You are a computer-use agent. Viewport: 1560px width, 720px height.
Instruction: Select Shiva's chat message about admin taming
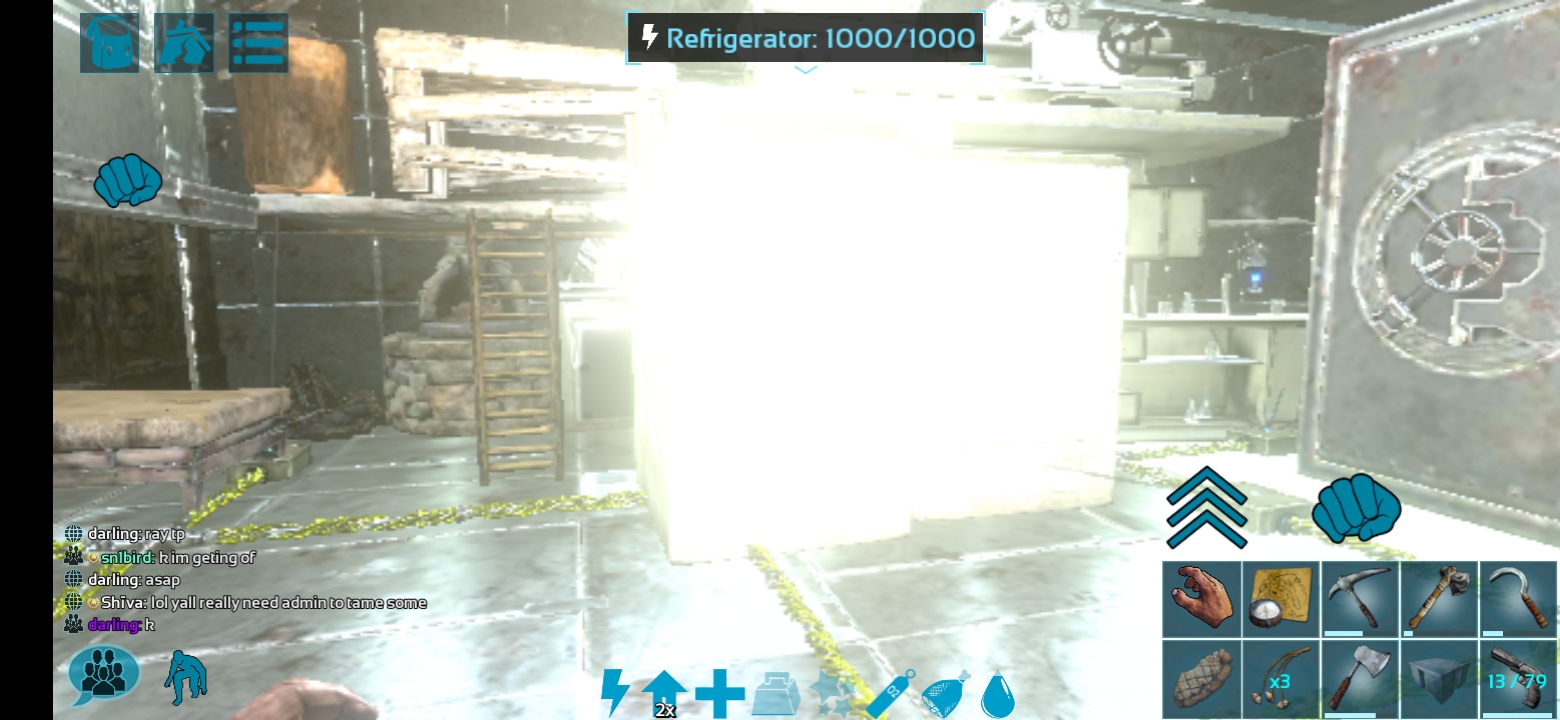261,602
